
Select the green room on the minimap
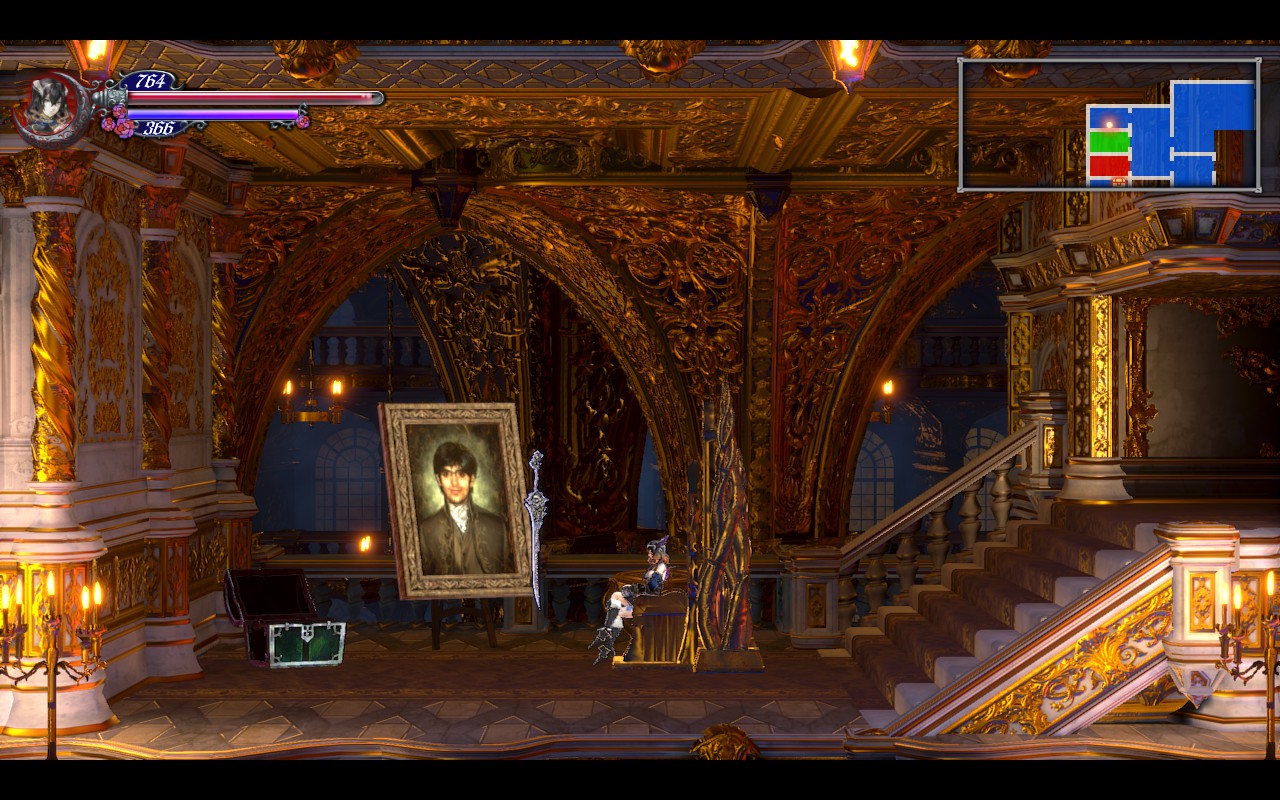point(1109,141)
